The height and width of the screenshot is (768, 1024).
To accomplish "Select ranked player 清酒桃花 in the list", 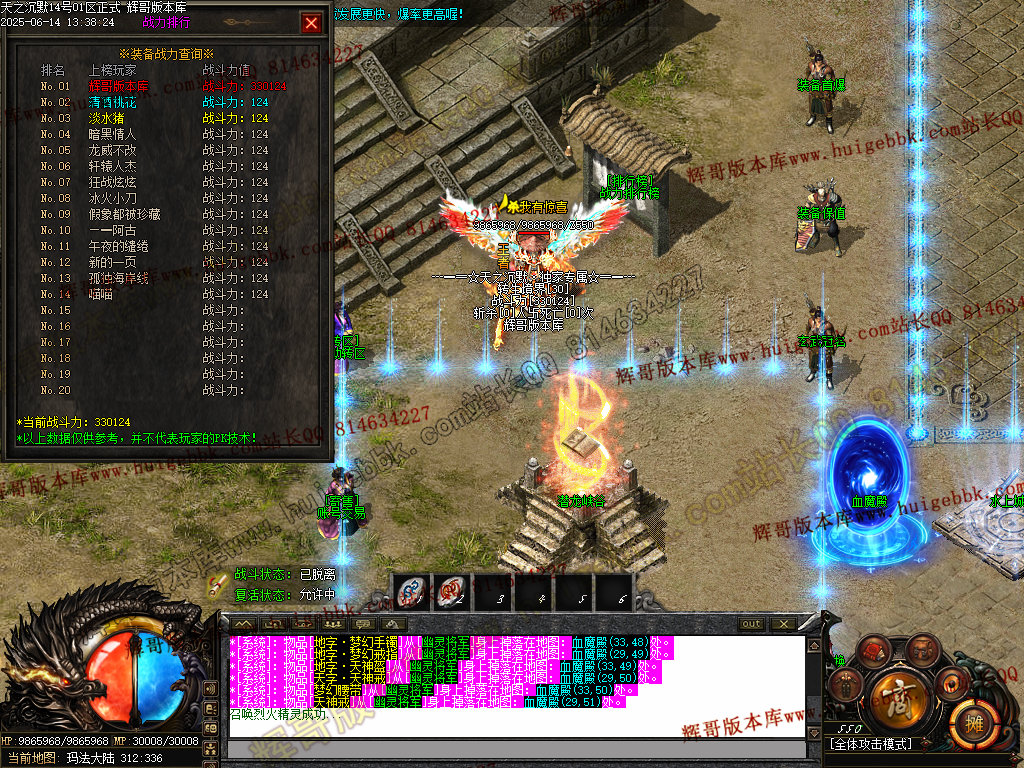I will 112,102.
